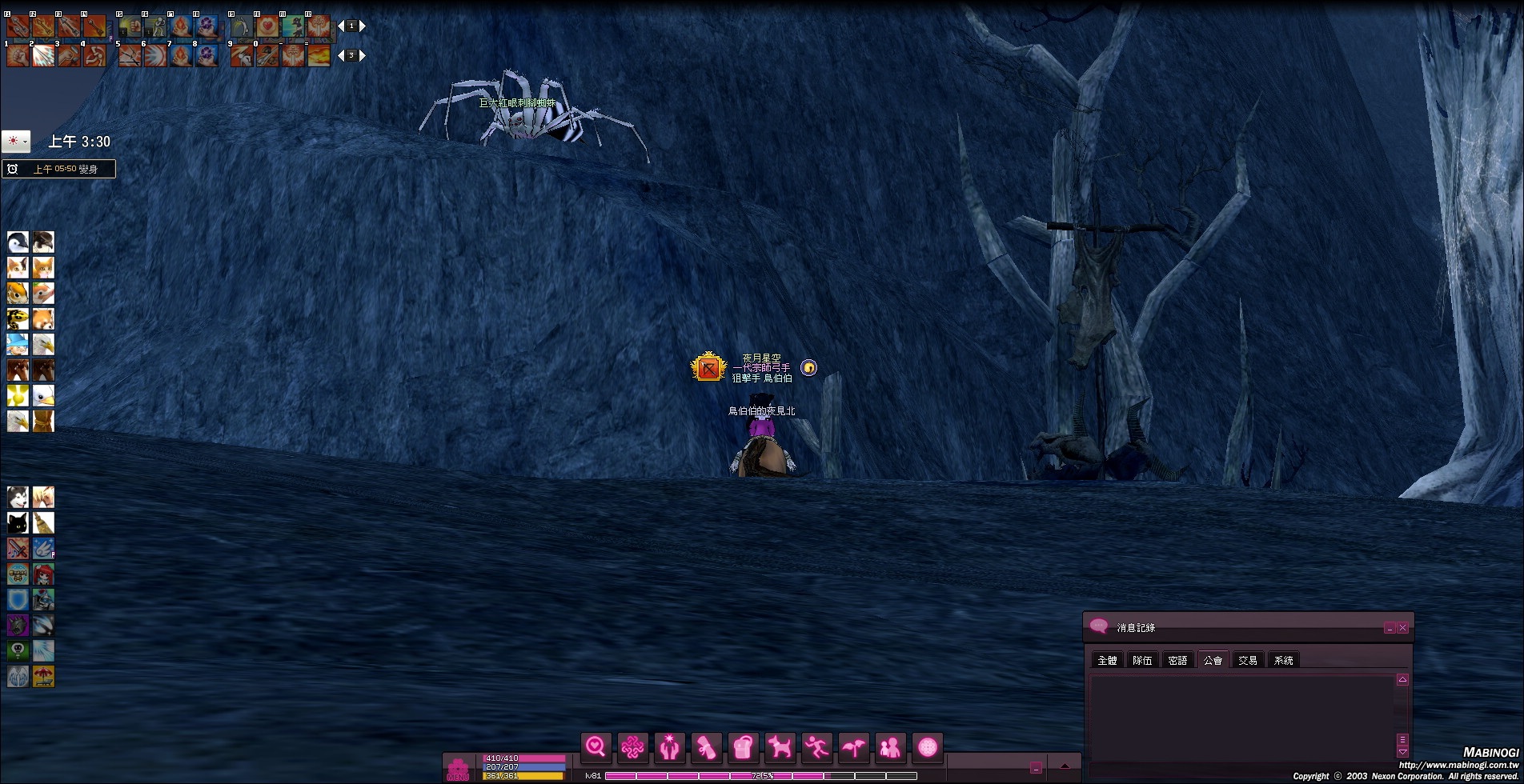Use the fist skill in slot 1
The width and height of the screenshot is (1524, 784).
(18, 55)
